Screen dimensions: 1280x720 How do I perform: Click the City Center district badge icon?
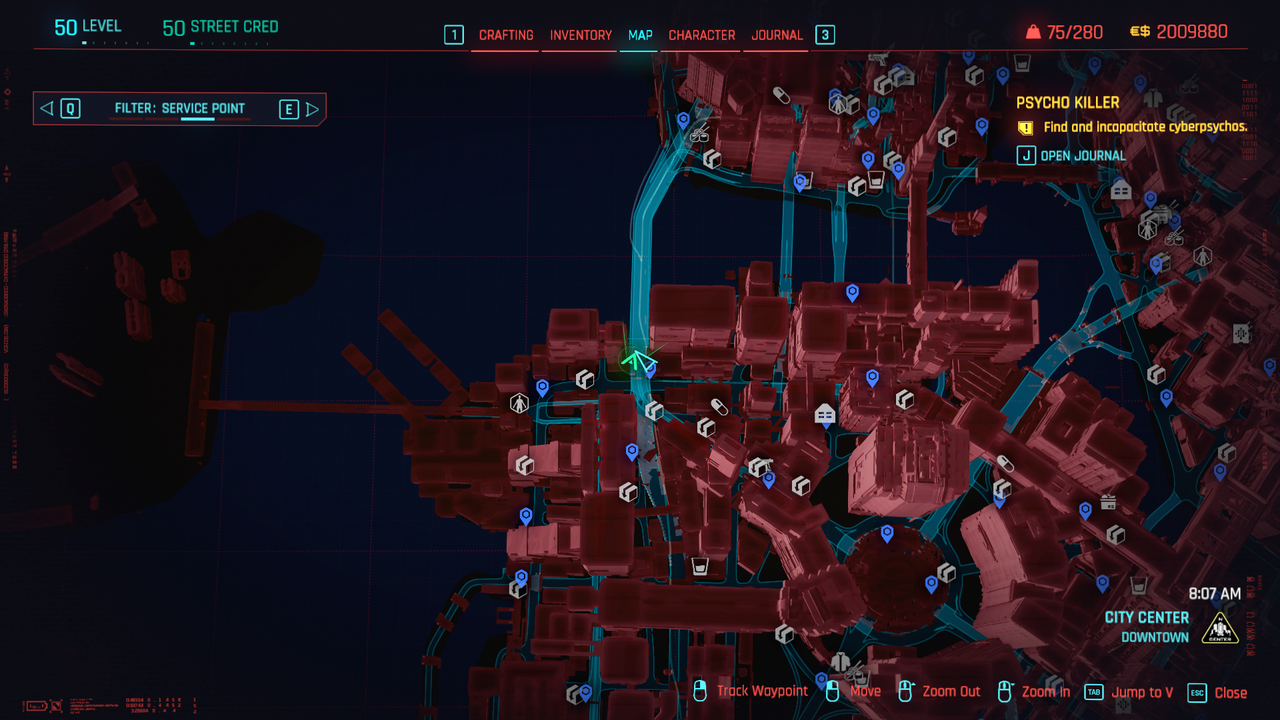1219,628
